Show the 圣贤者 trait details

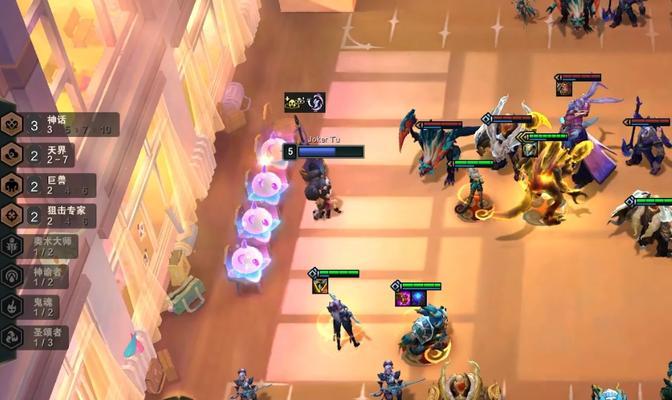tap(38, 336)
